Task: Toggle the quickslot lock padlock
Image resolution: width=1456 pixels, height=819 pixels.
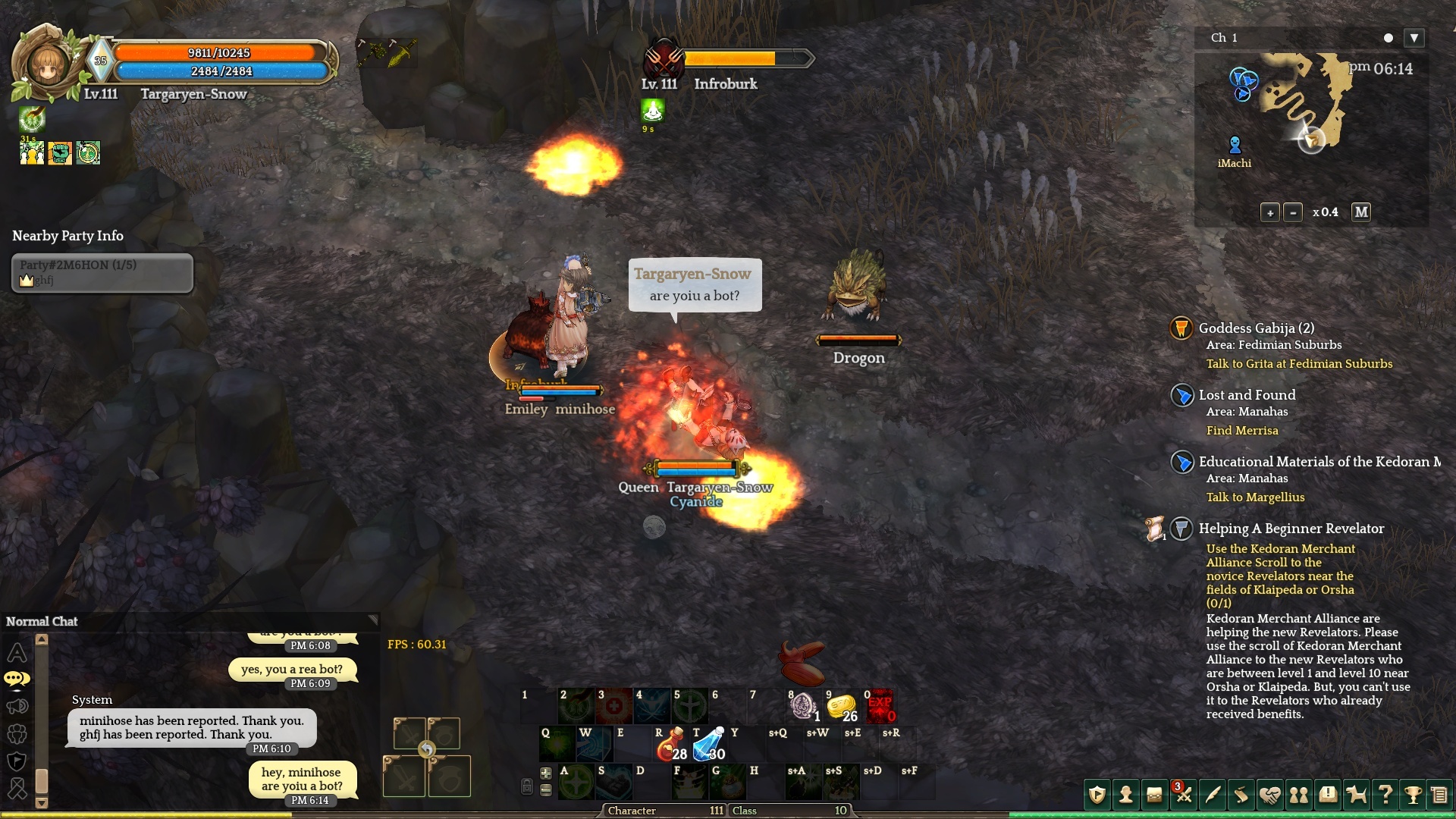Action: point(527,786)
